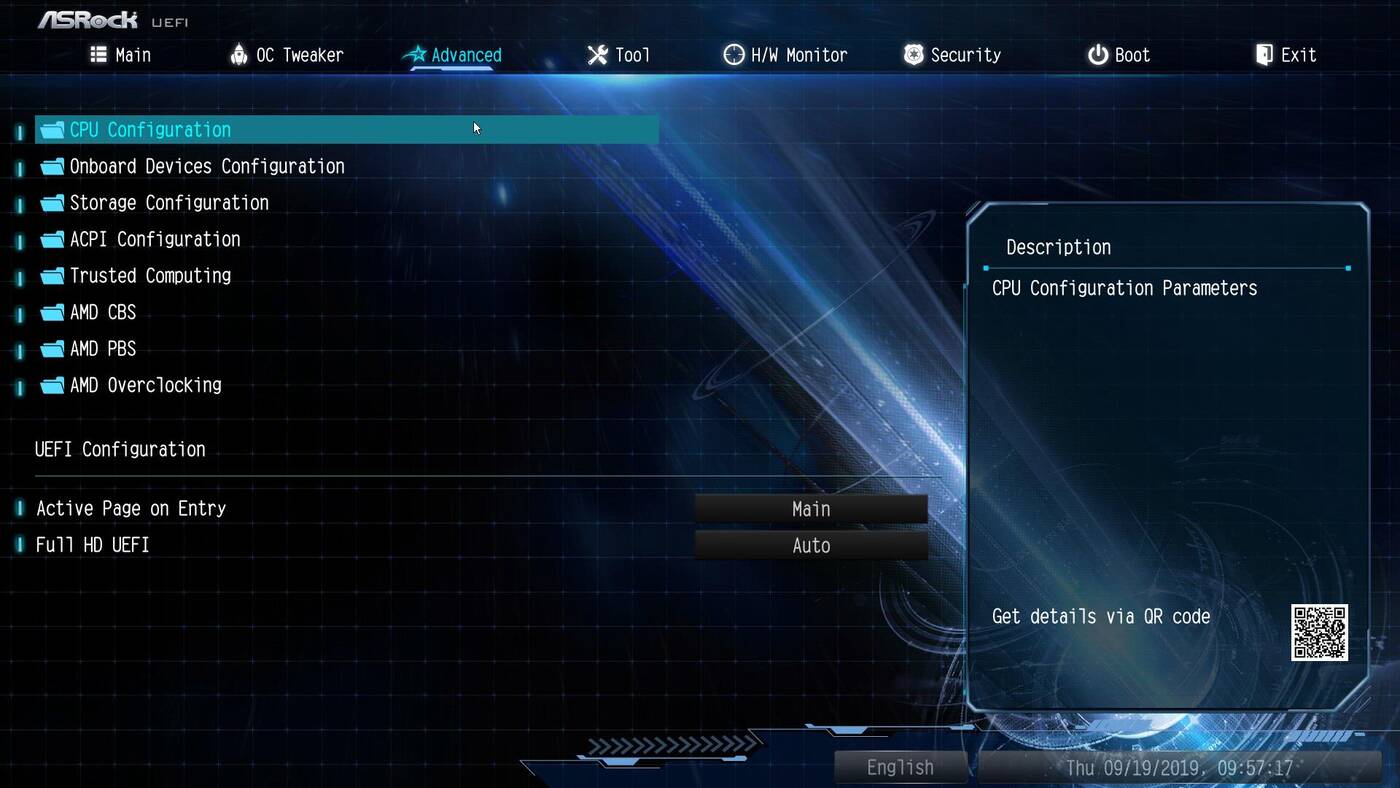Screen dimensions: 1400x788
Task: Switch to the Main tab
Action: tap(121, 55)
